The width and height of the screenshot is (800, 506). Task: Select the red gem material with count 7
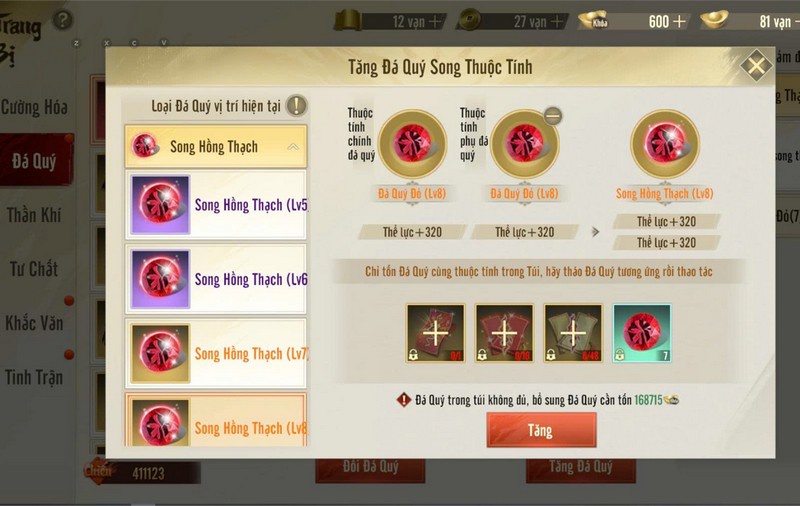point(642,333)
